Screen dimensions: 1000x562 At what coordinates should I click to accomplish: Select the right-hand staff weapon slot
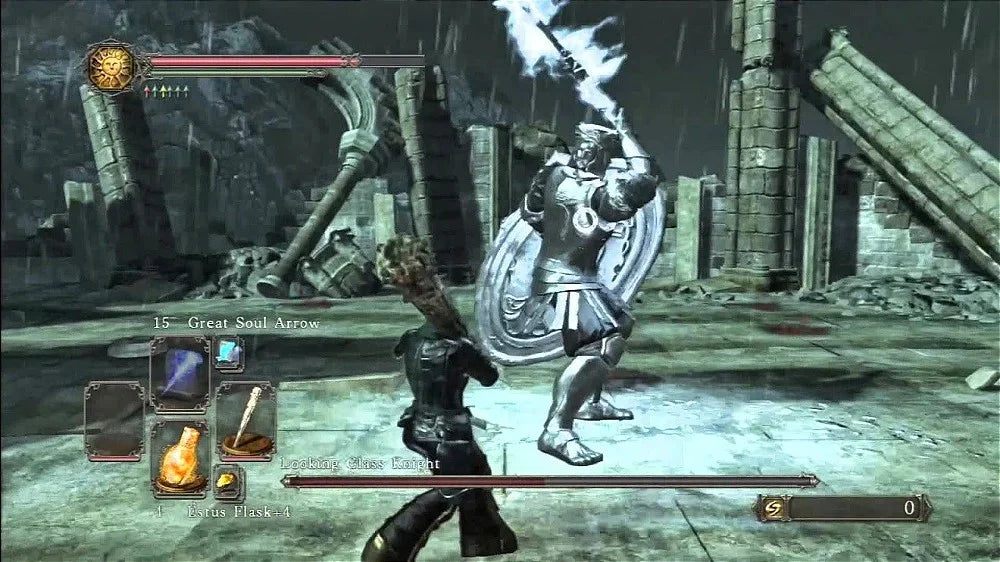245,420
